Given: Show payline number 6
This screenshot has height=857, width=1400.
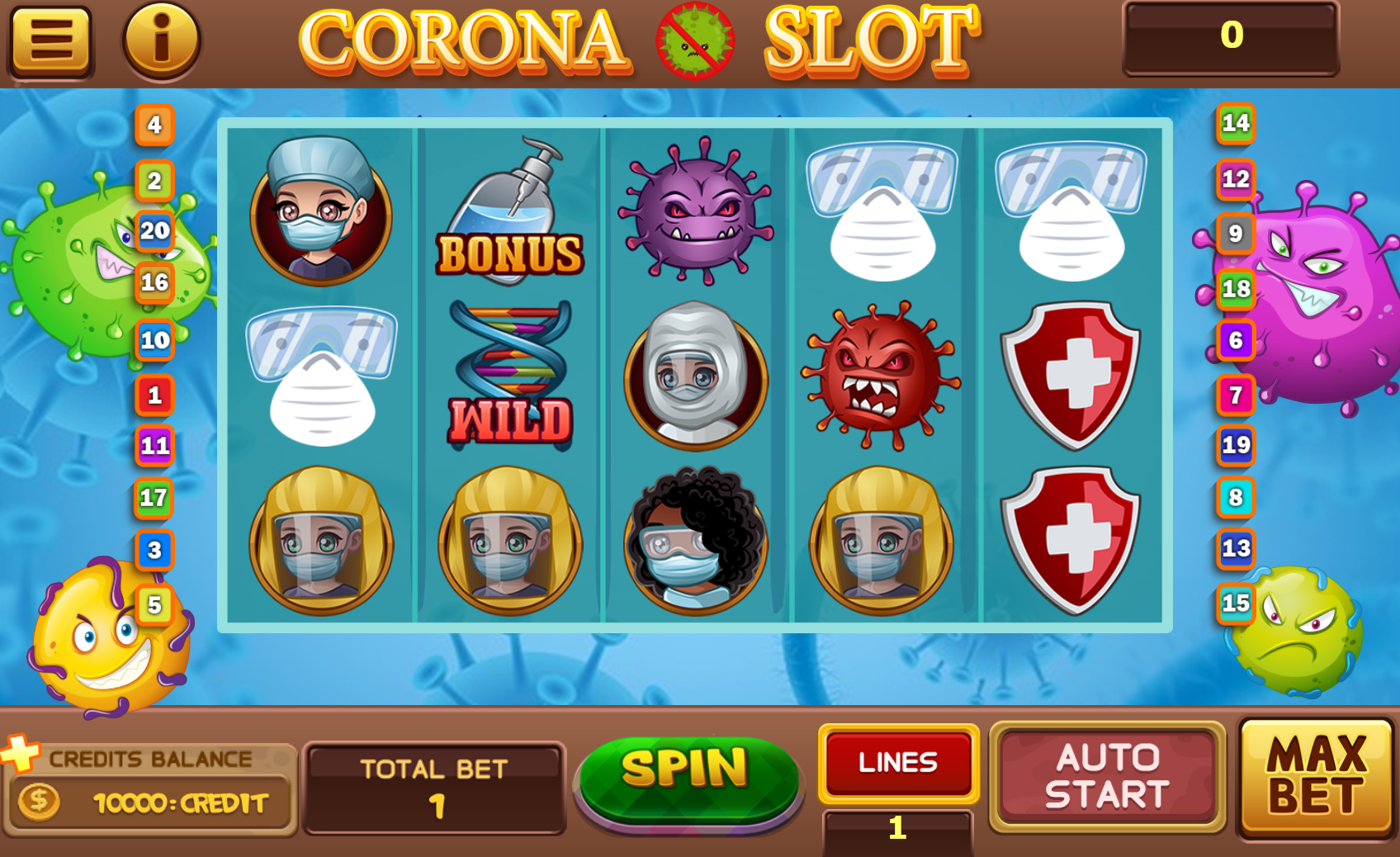Looking at the screenshot, I should [x=1236, y=340].
